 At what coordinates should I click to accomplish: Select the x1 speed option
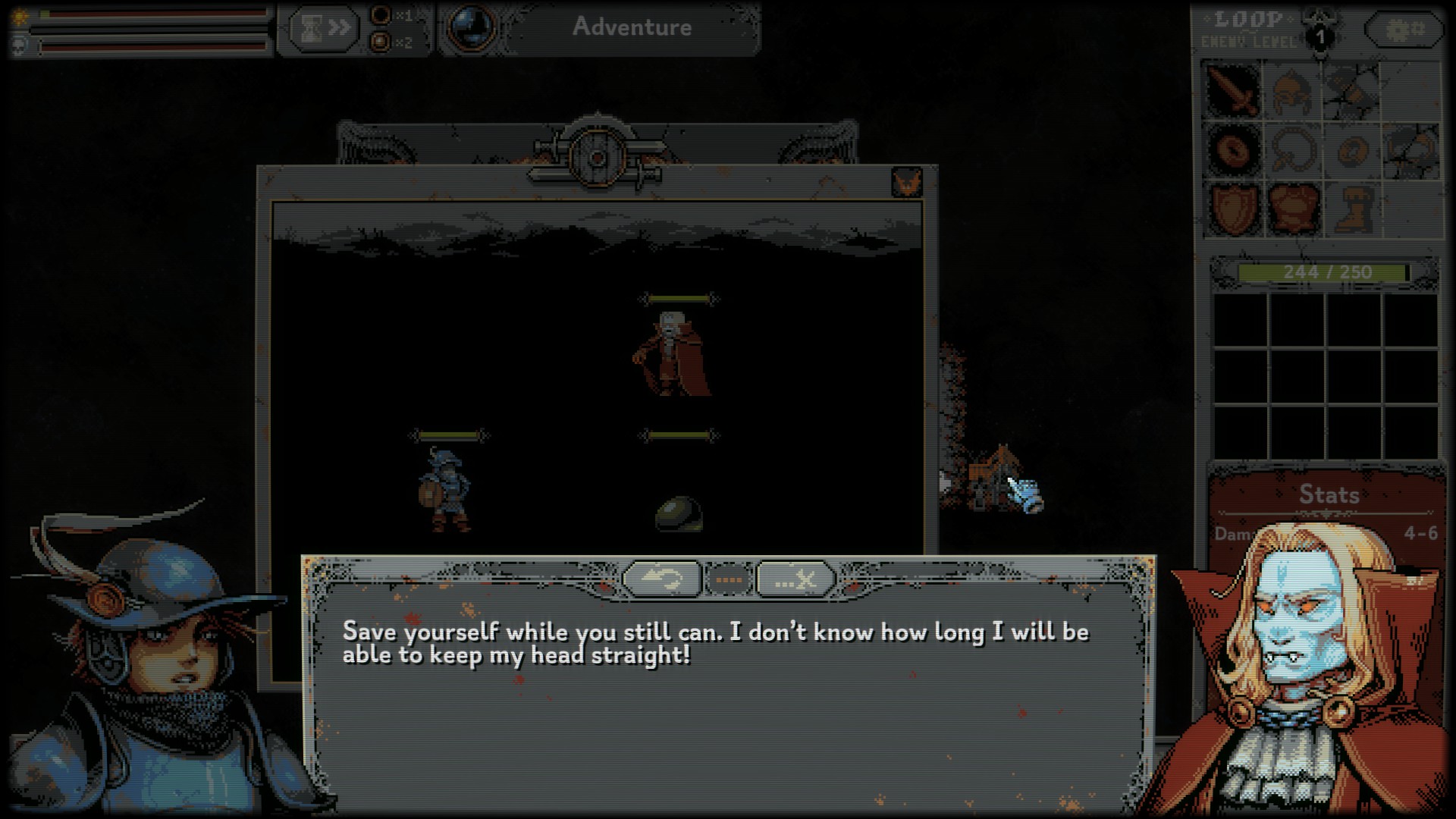click(381, 15)
